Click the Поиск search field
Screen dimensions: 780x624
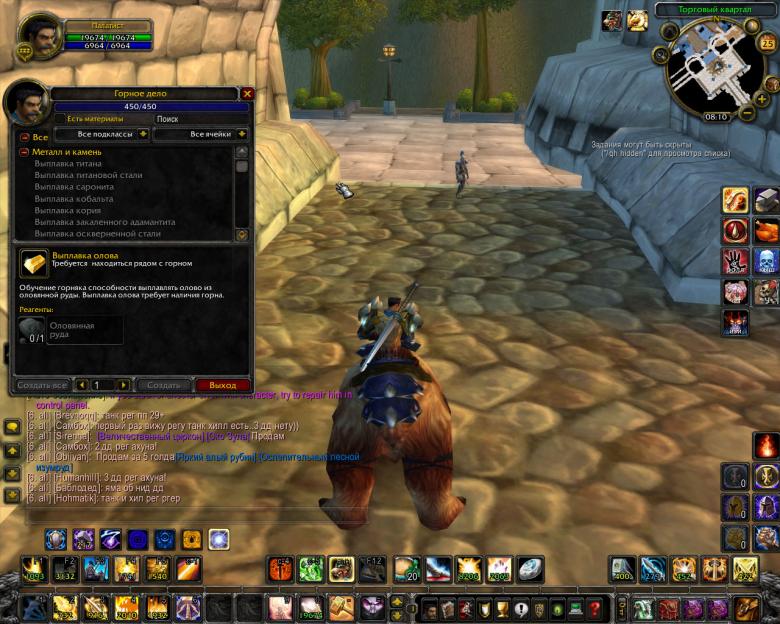tap(195, 119)
